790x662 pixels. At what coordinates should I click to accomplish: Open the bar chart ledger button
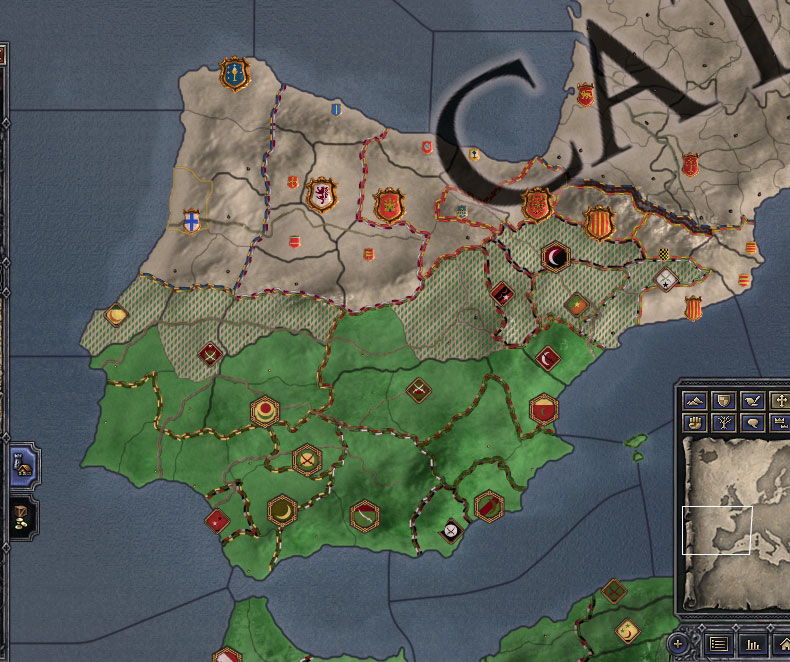pyautogui.click(x=753, y=643)
